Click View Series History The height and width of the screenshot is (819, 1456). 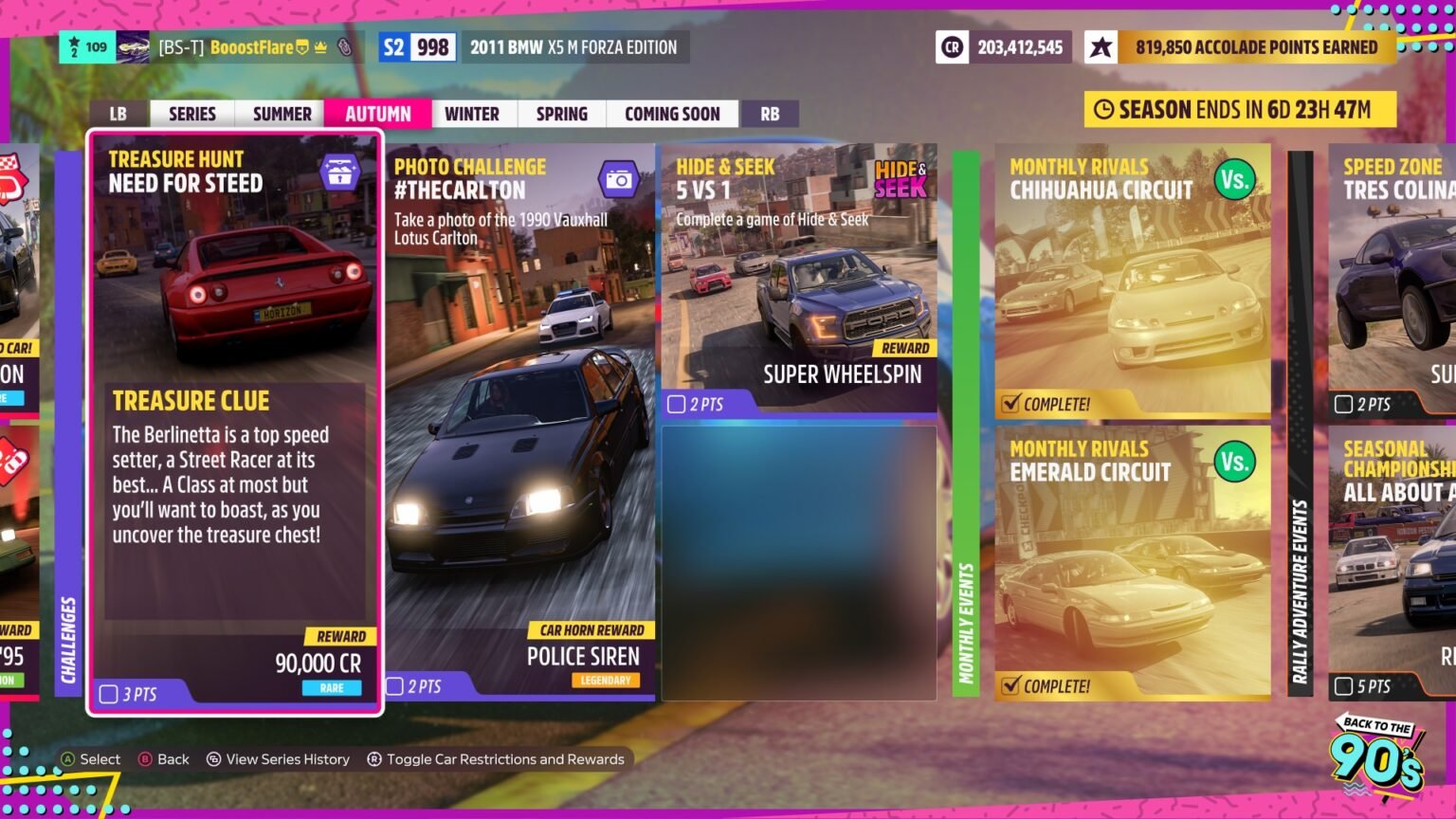[279, 758]
